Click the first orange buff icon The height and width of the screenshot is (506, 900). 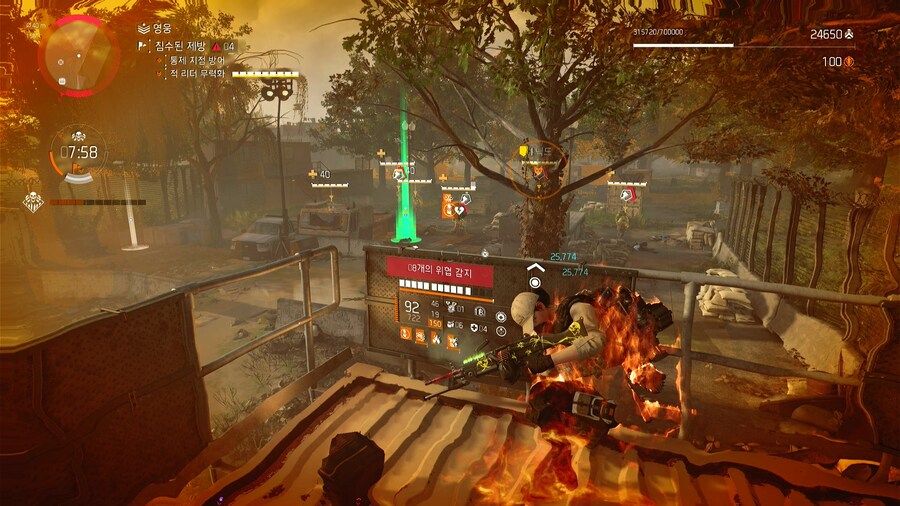click(408, 335)
